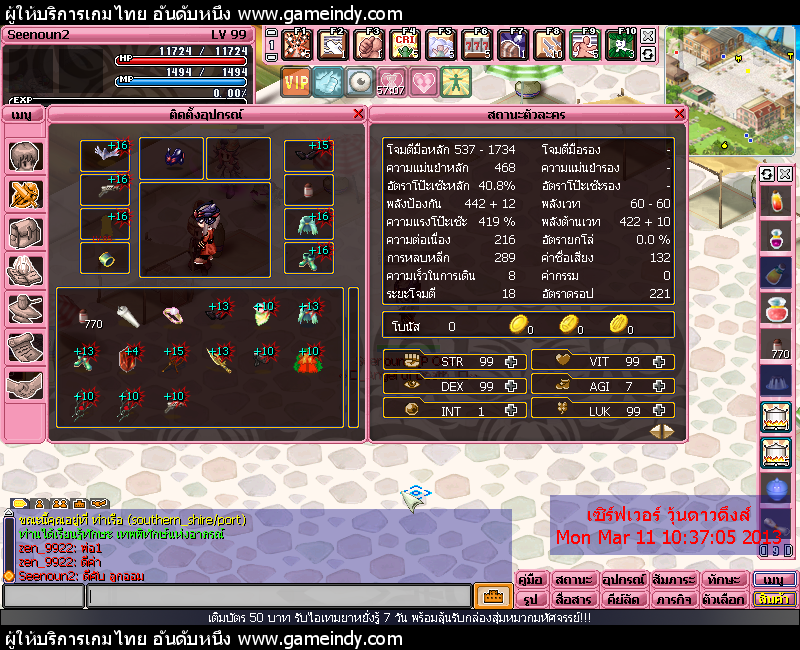Open the สถานะ (status) button
The width and height of the screenshot is (800, 650).
point(575,580)
